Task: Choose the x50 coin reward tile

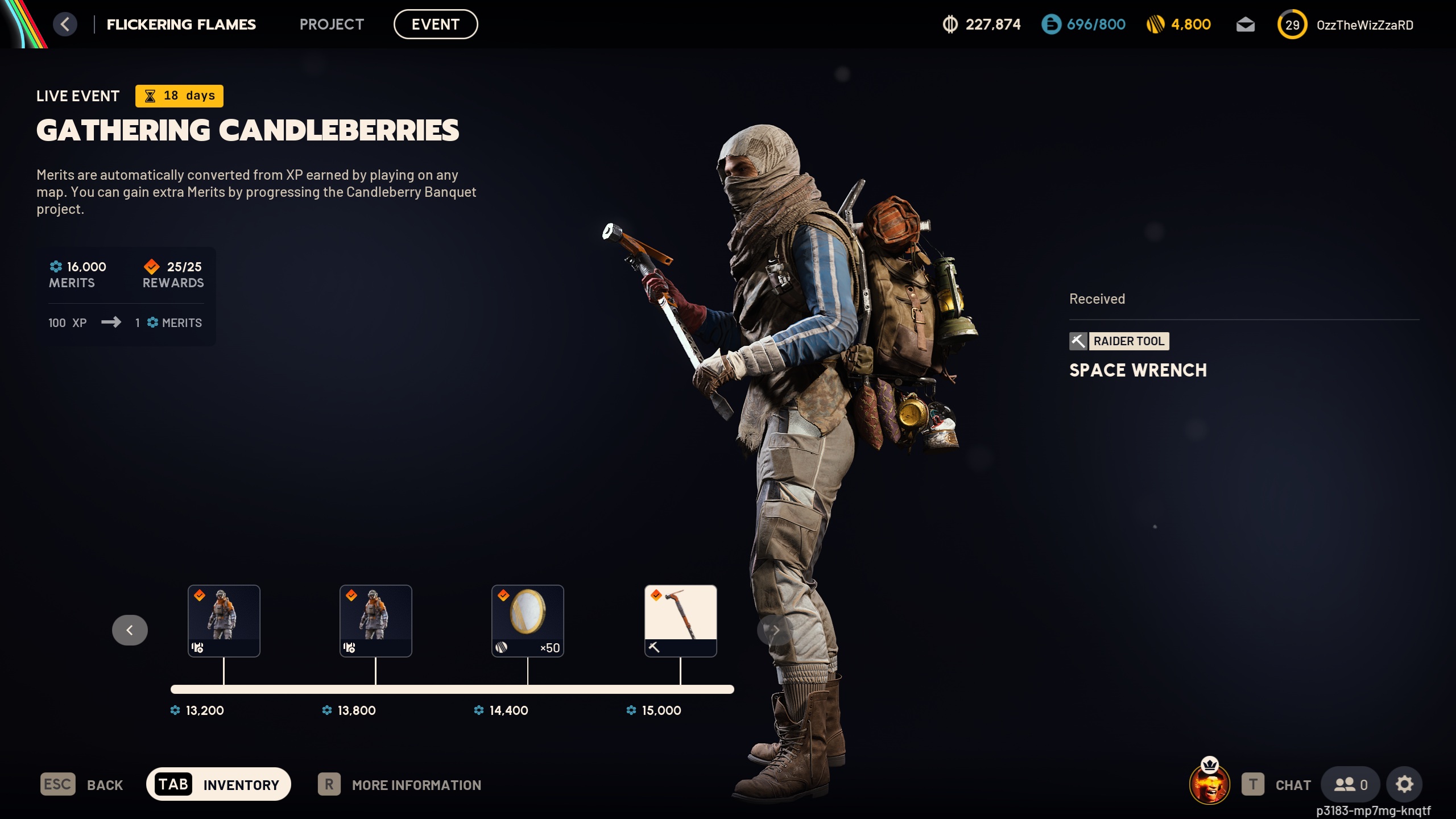Action: click(528, 621)
